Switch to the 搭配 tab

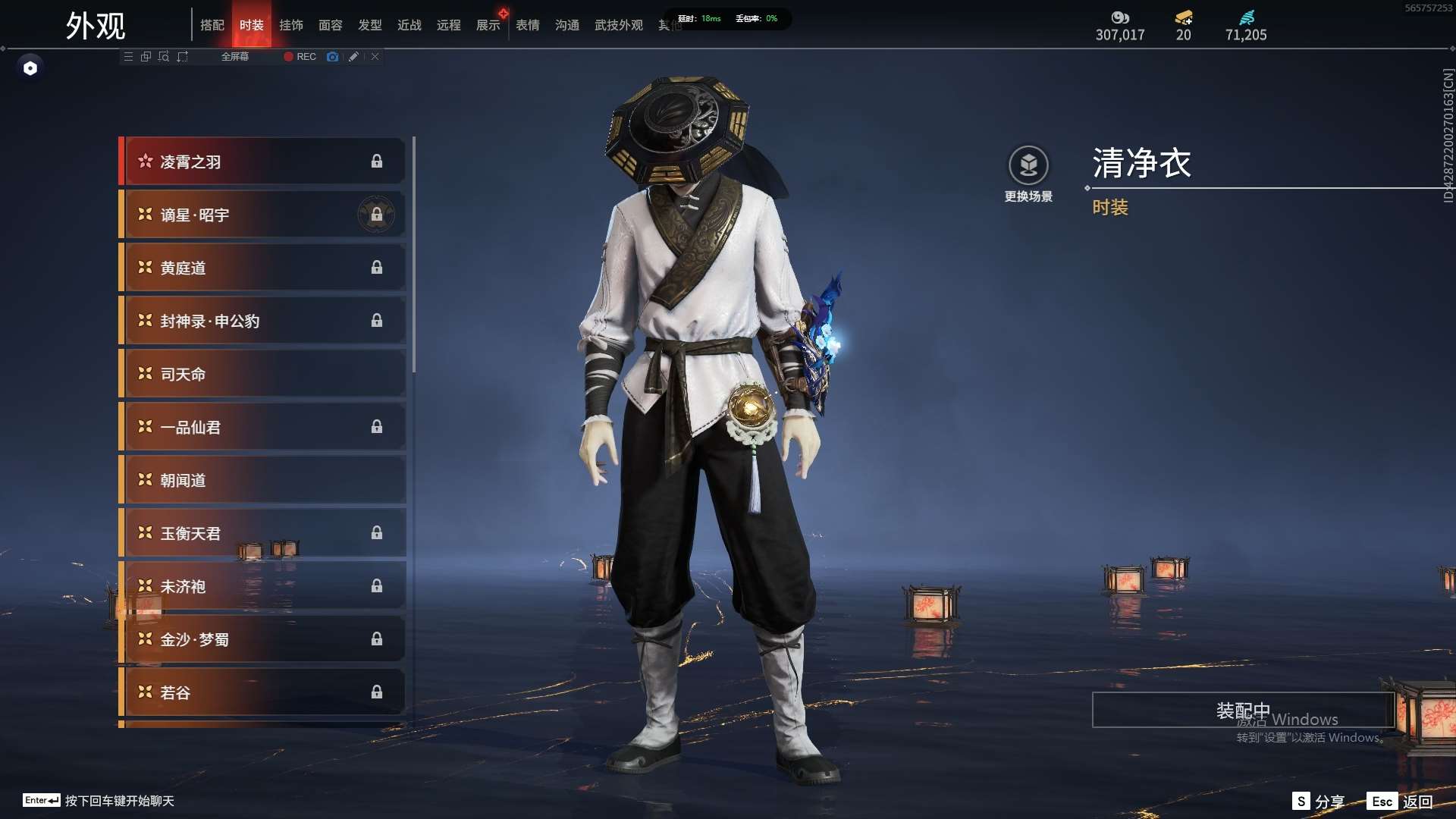pos(212,25)
